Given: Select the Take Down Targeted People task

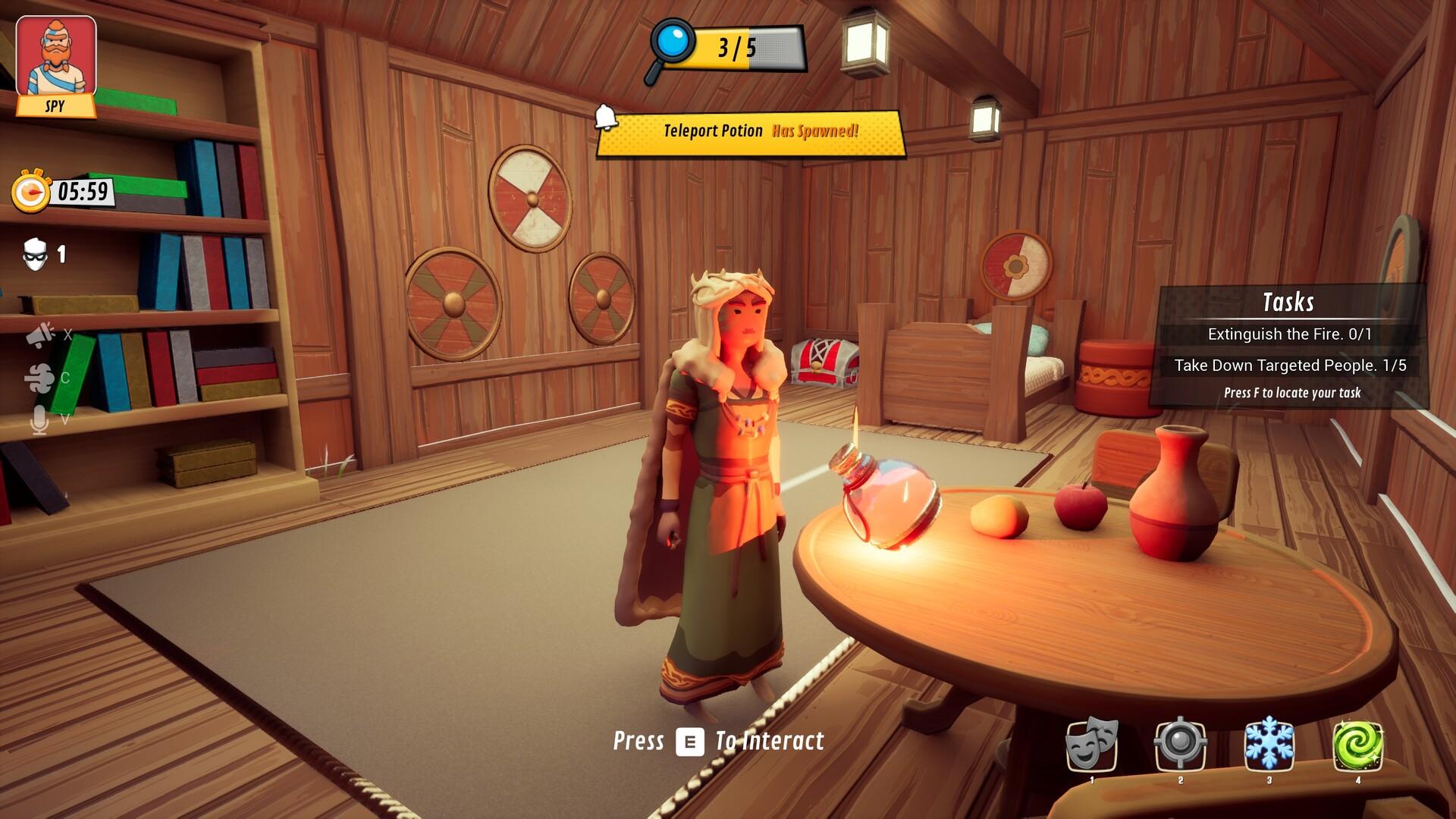Looking at the screenshot, I should click(x=1289, y=366).
